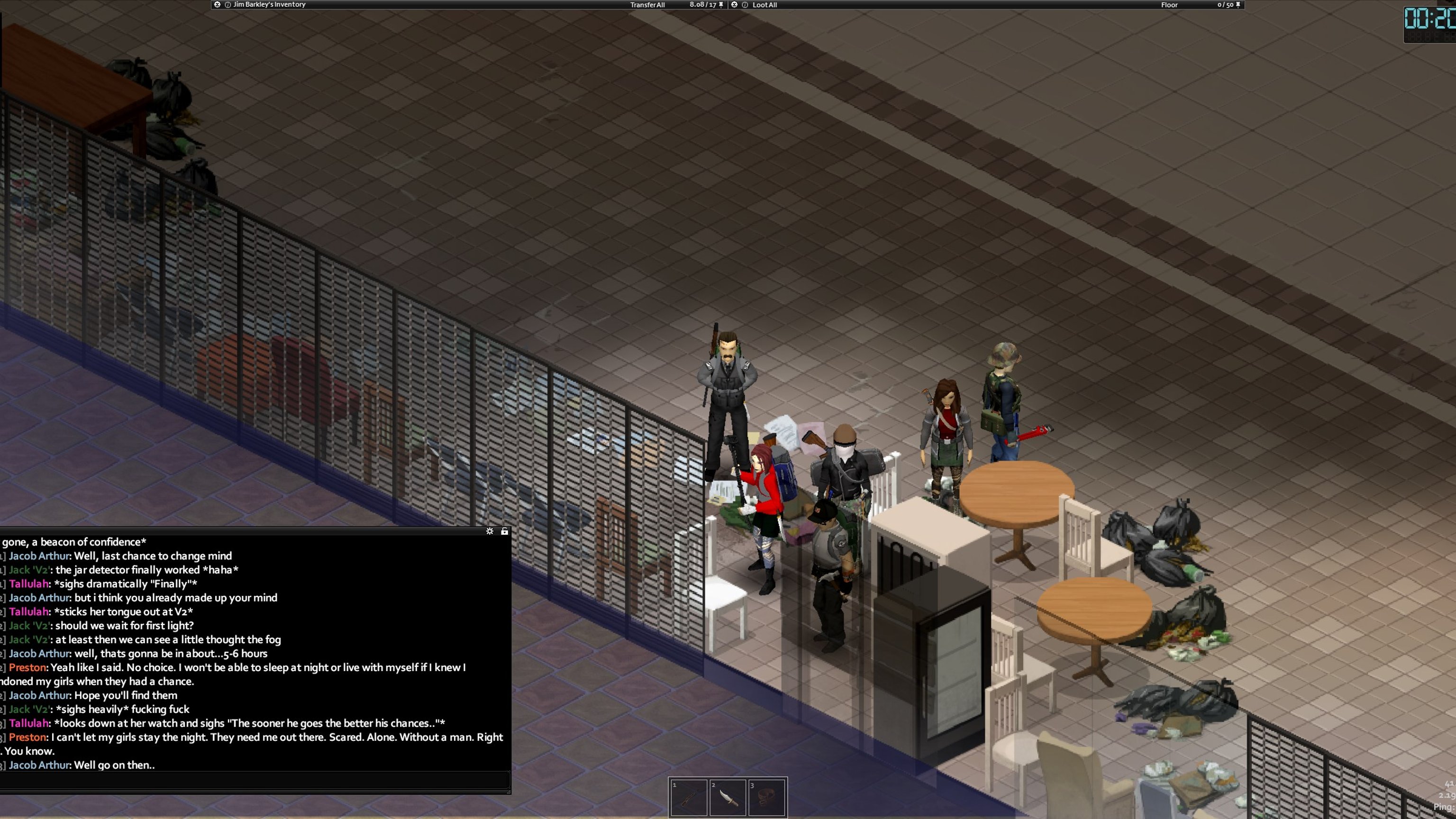Select hotbar slot 1 rifle

(689, 798)
